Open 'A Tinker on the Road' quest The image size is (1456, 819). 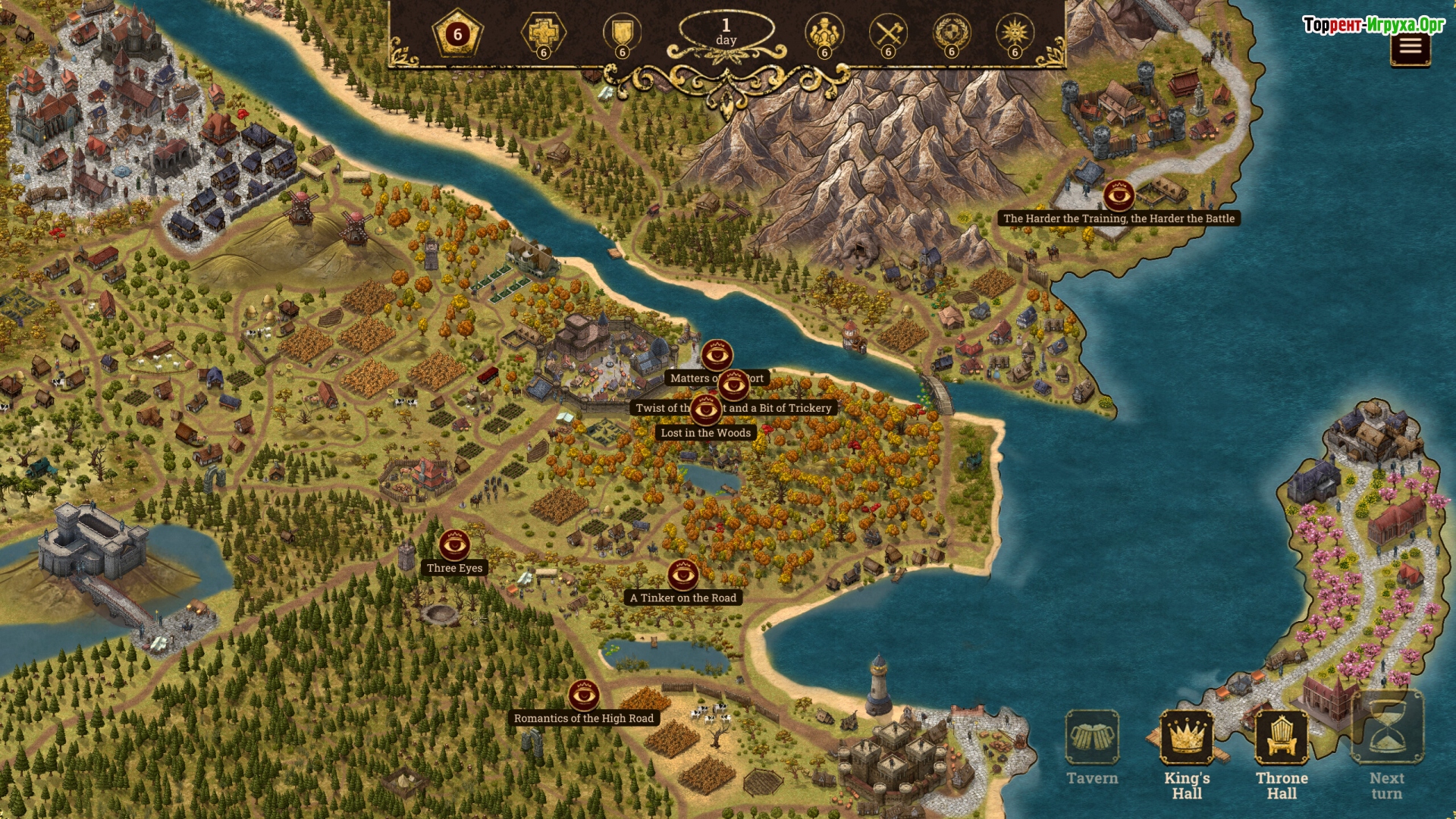pos(682,575)
